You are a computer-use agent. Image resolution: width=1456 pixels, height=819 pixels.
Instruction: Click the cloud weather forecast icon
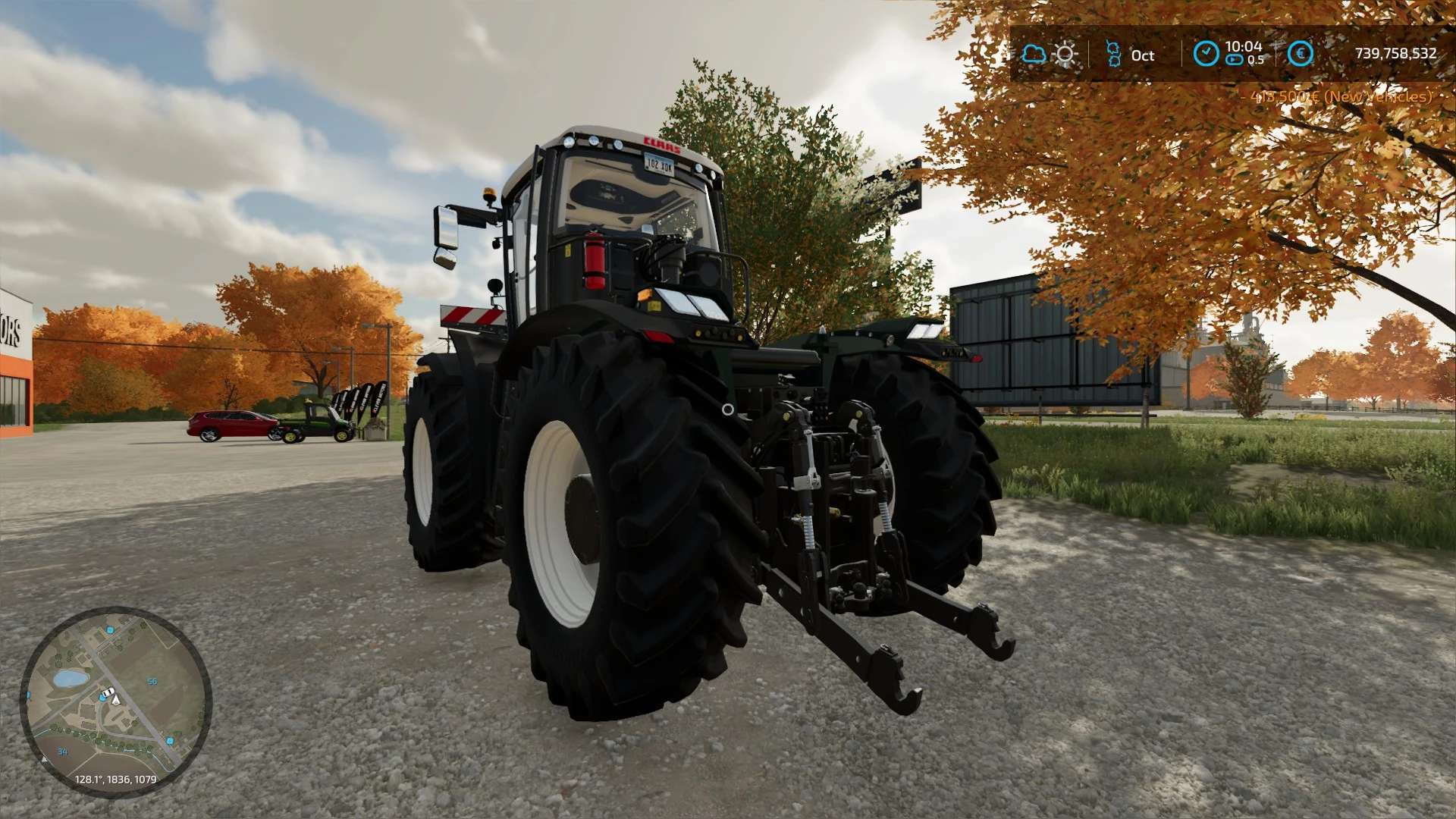pos(1033,54)
